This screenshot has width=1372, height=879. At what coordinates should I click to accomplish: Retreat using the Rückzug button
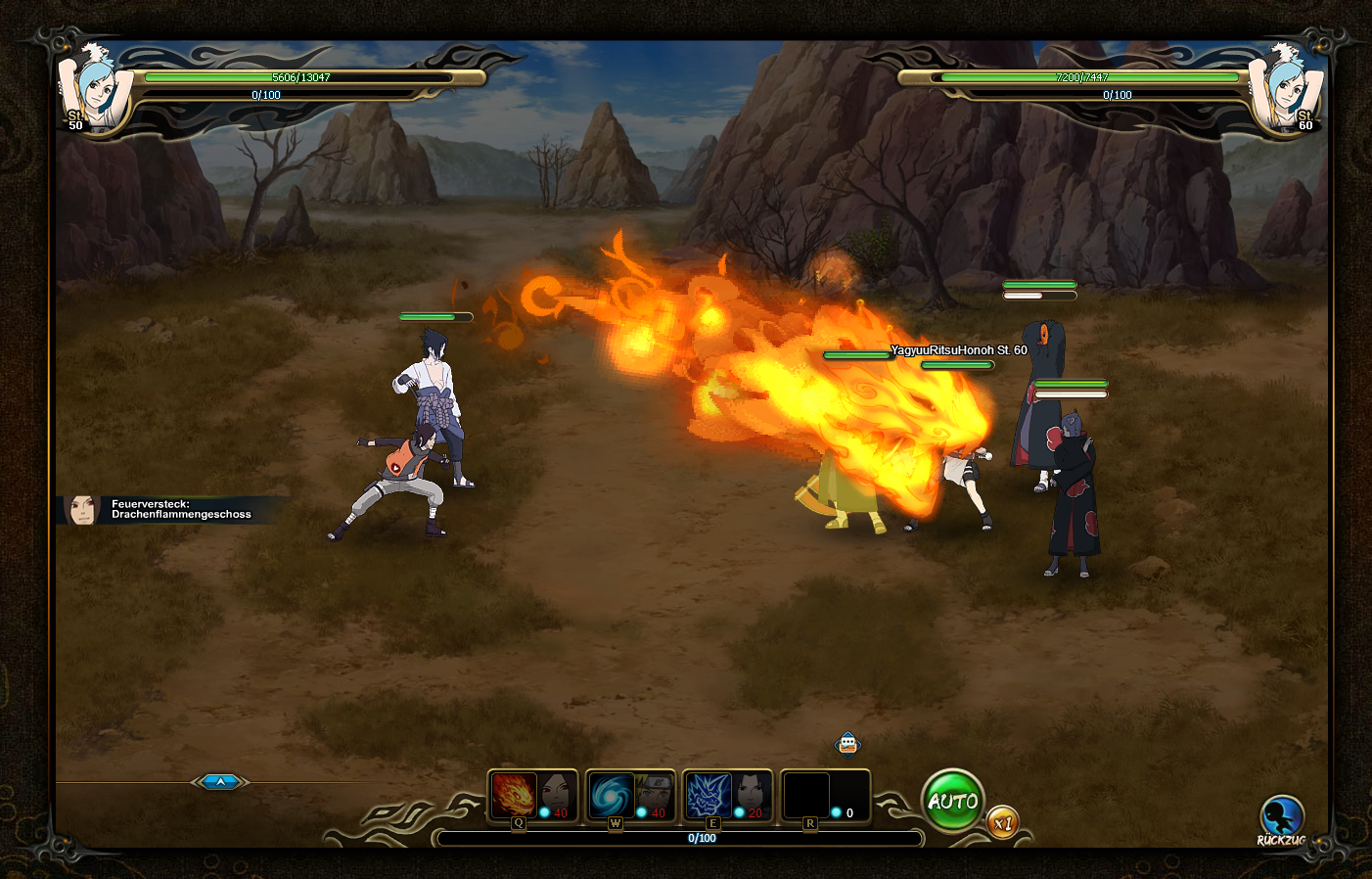pos(1281,818)
